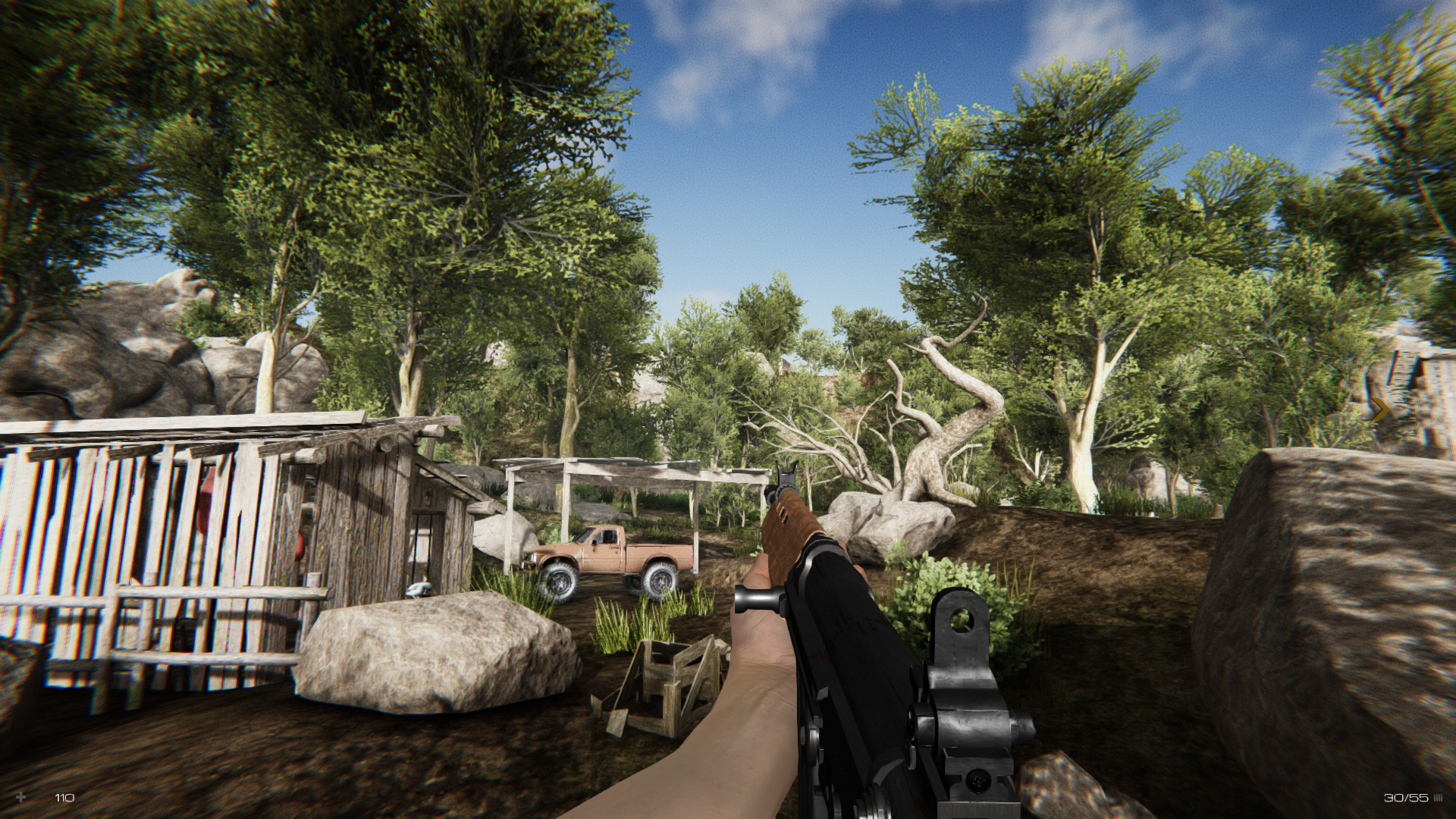Screen dimensions: 1456x819
Task: Click the health value 110
Action: pyautogui.click(x=64, y=796)
